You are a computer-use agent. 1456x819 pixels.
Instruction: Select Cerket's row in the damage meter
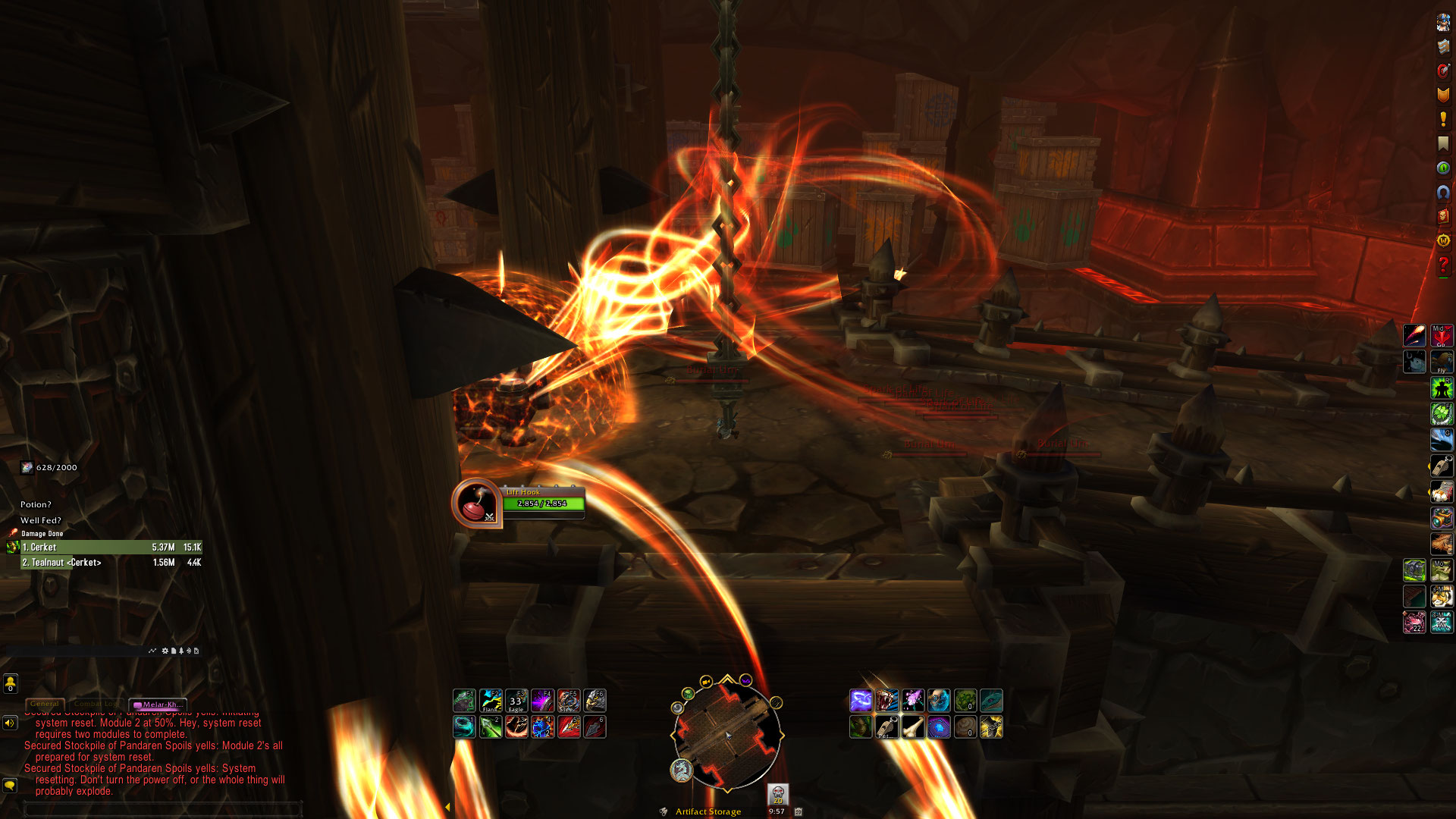(111, 547)
